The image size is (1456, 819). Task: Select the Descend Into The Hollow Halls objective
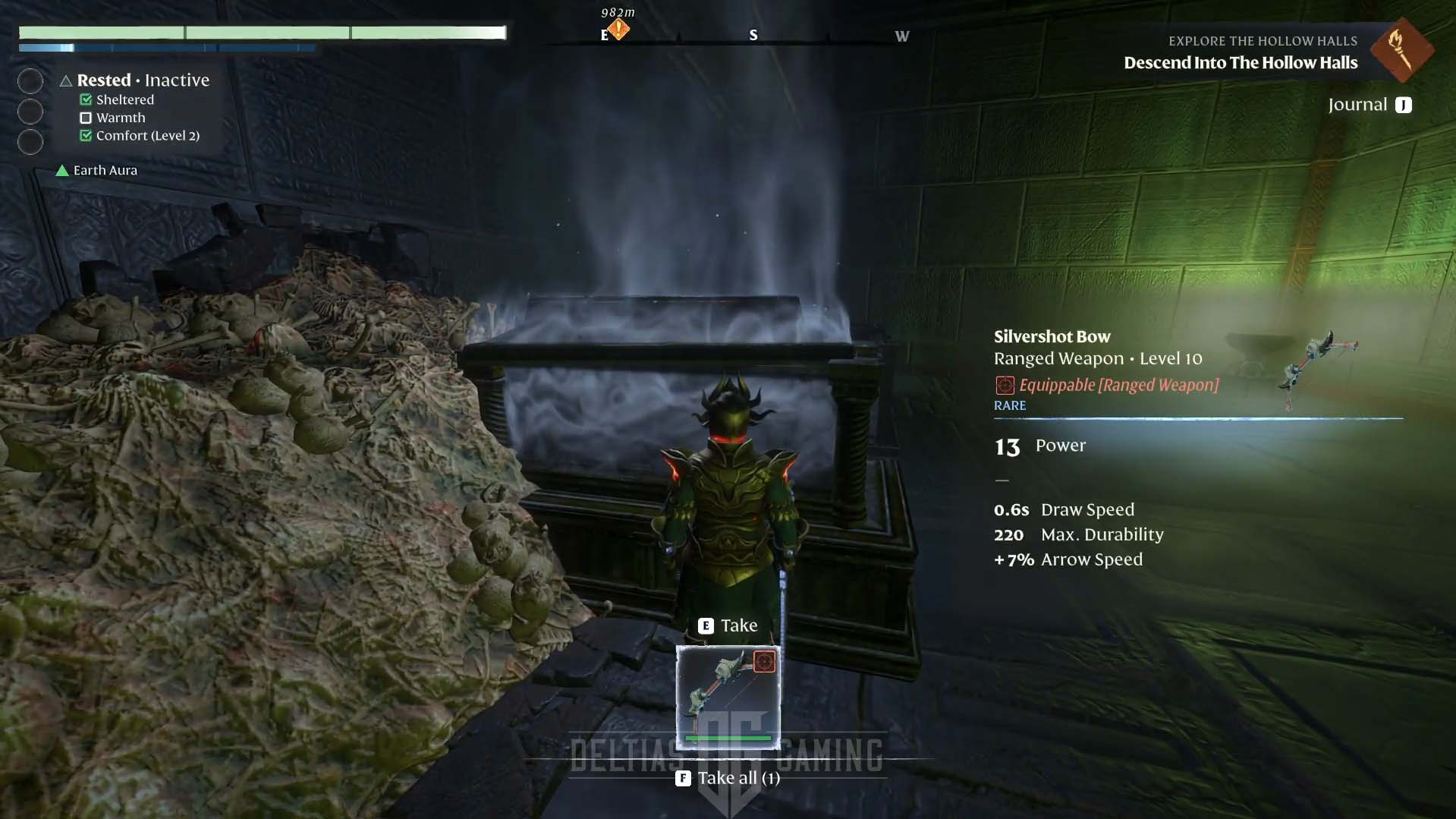[1240, 63]
